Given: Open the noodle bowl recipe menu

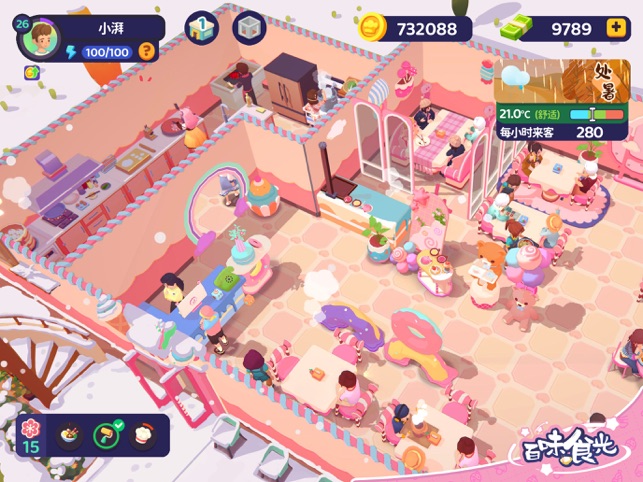Looking at the screenshot, I should pos(70,436).
